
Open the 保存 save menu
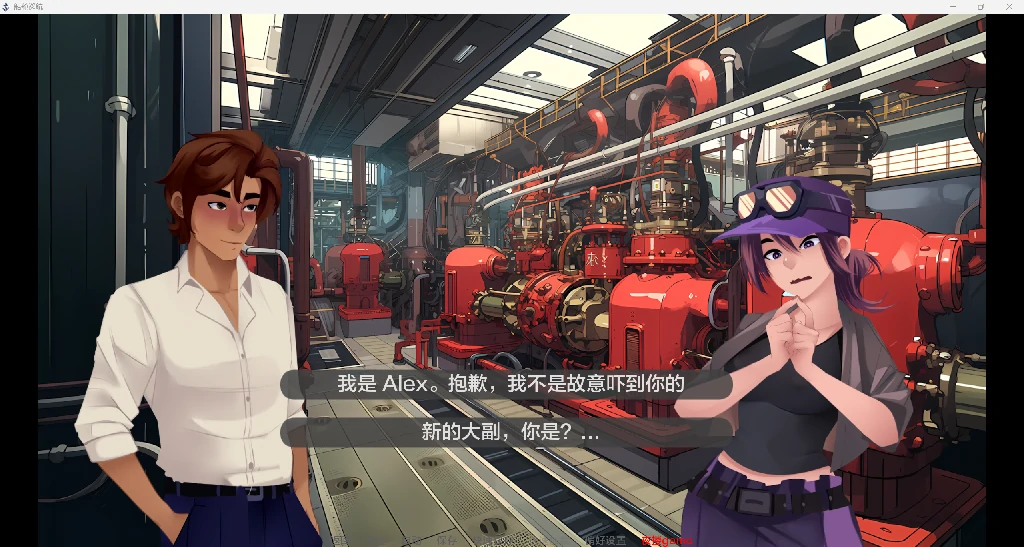point(446,540)
